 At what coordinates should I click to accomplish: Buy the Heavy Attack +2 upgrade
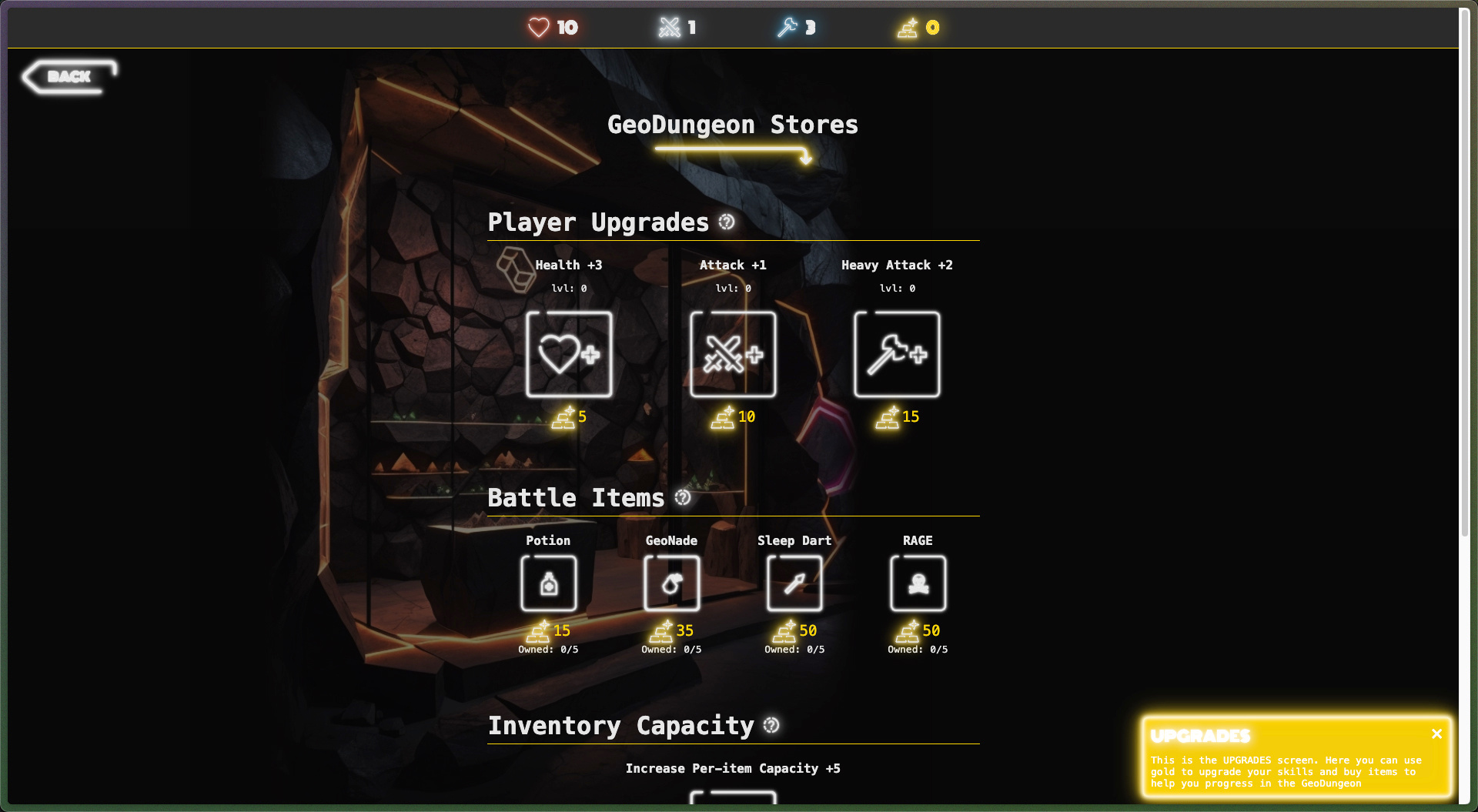[x=897, y=354]
